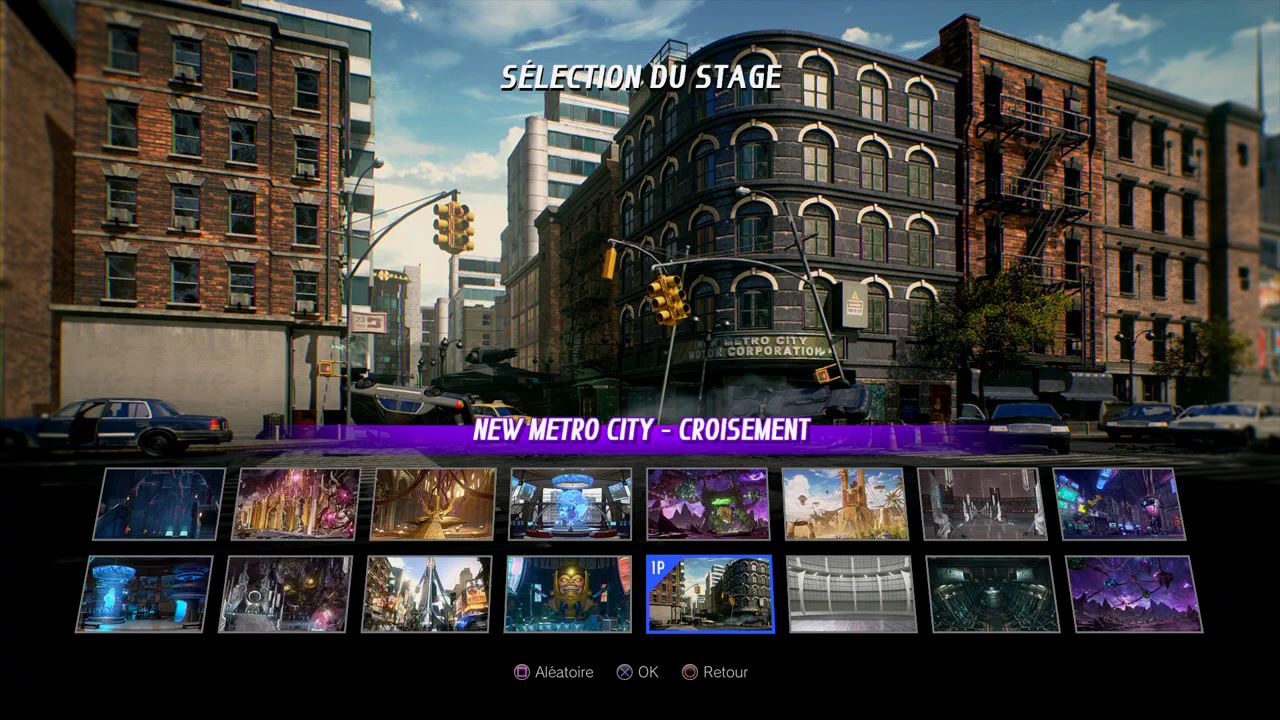Select the blue hologram tube laboratory stage
This screenshot has height=720, width=1280.
(145, 594)
